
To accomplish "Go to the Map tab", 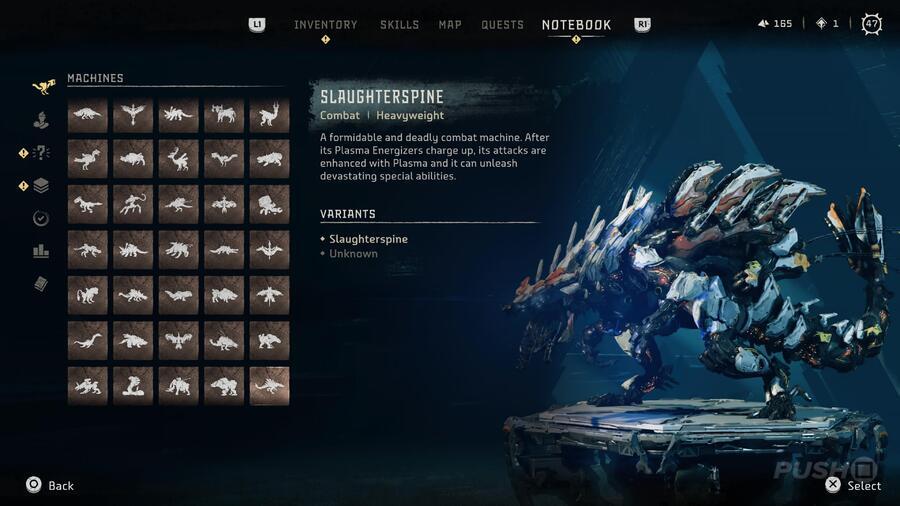I will tap(450, 25).
